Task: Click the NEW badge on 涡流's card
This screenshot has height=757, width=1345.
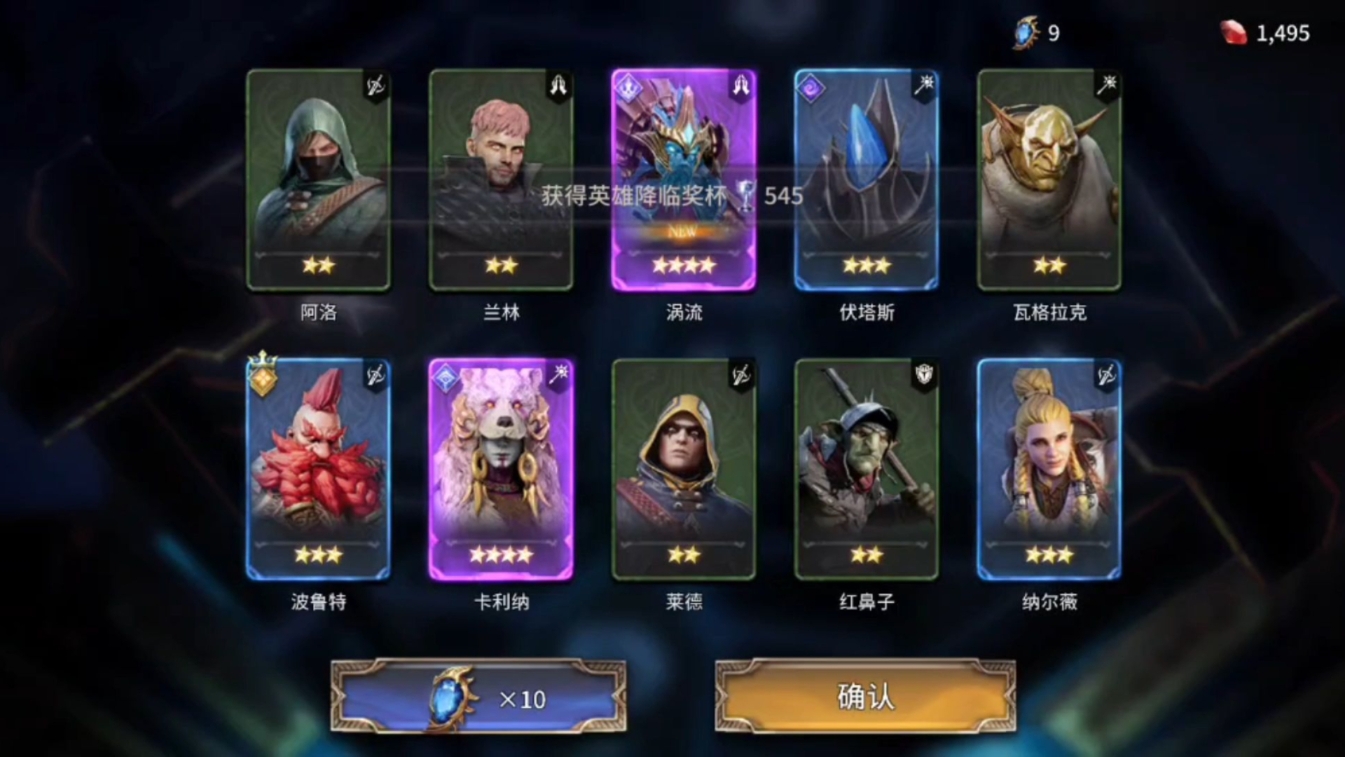Action: [684, 232]
